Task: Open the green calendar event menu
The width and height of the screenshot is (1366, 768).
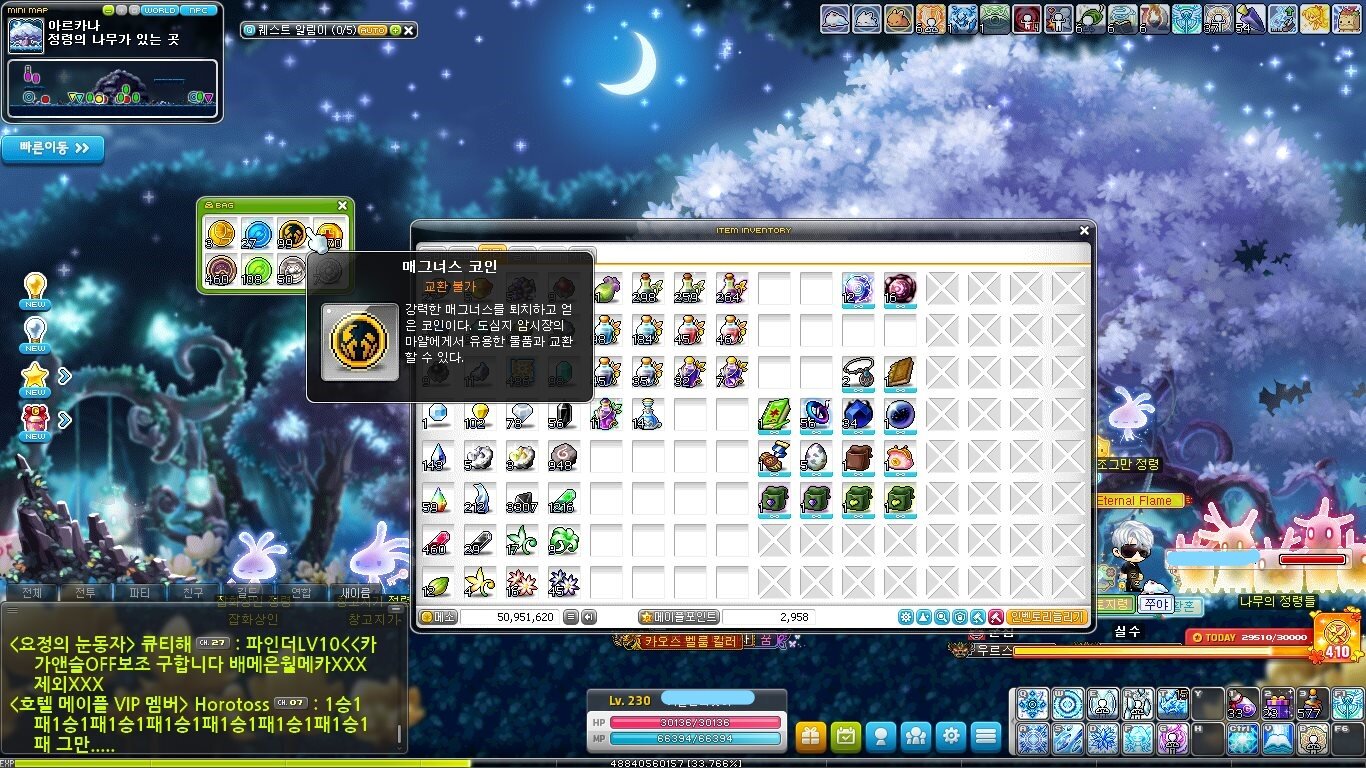Action: (x=846, y=737)
